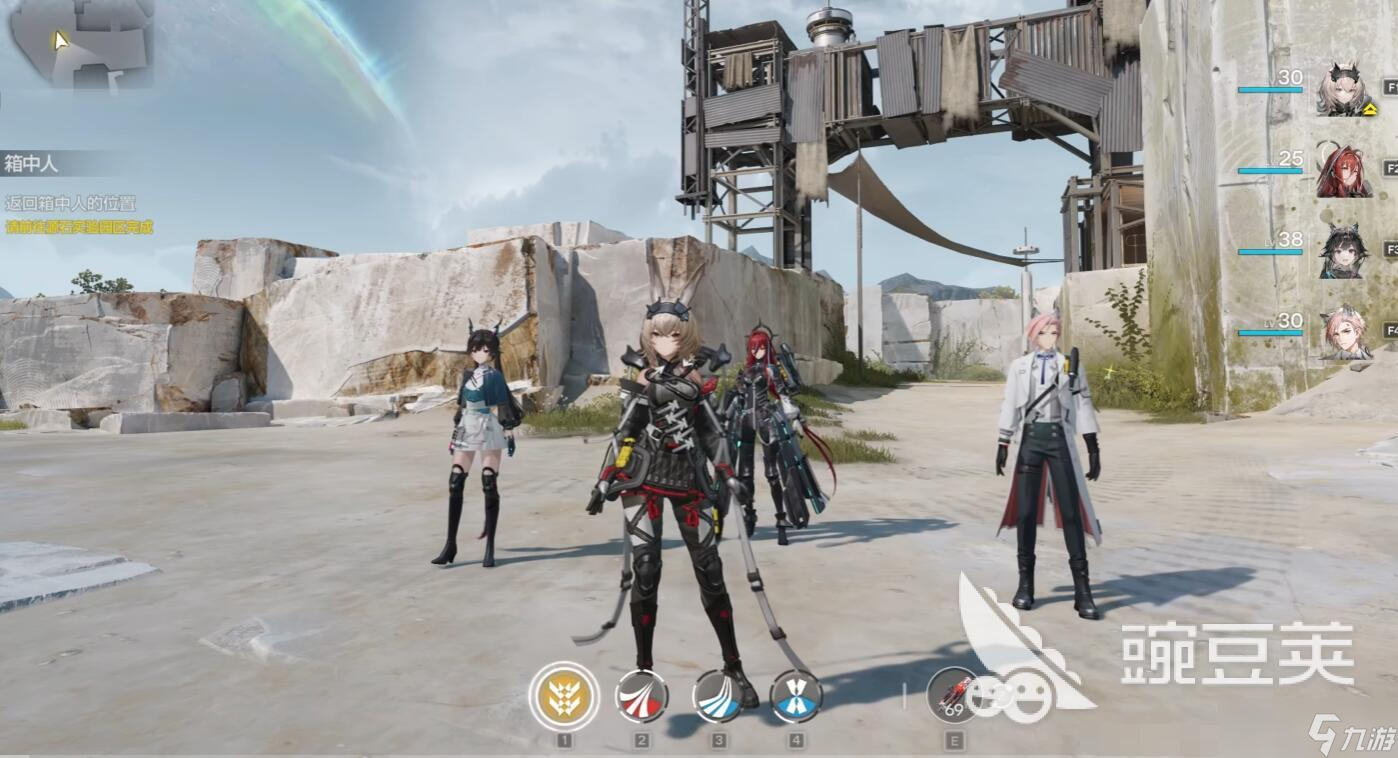Choose the black-haired level 38 operator portrait
1398x758 pixels.
(x=1344, y=251)
